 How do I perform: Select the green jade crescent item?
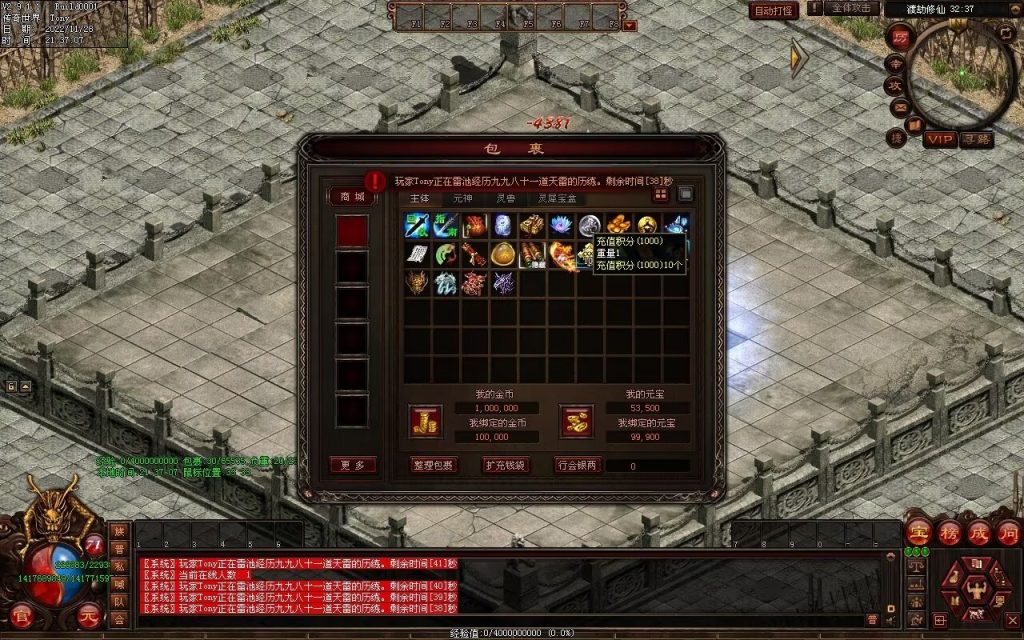coord(445,254)
